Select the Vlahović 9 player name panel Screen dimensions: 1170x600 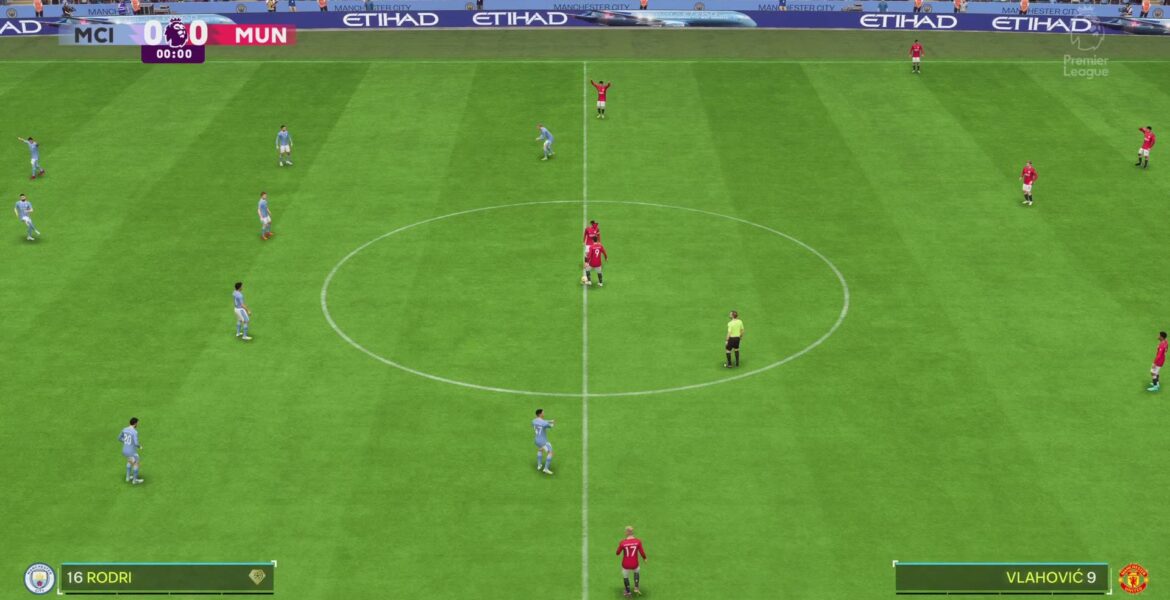pos(1001,578)
